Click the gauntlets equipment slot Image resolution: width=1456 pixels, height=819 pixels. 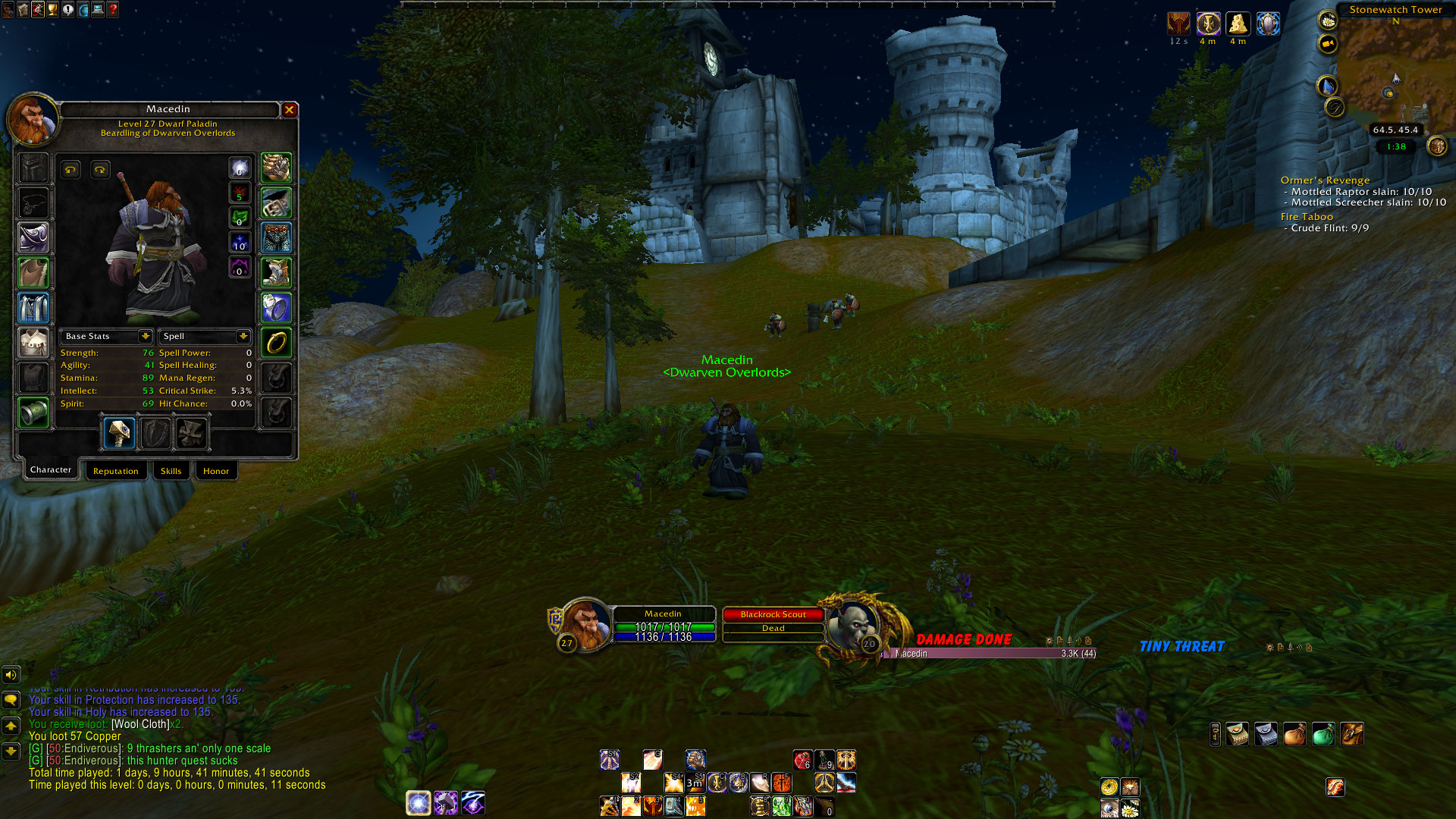click(276, 168)
